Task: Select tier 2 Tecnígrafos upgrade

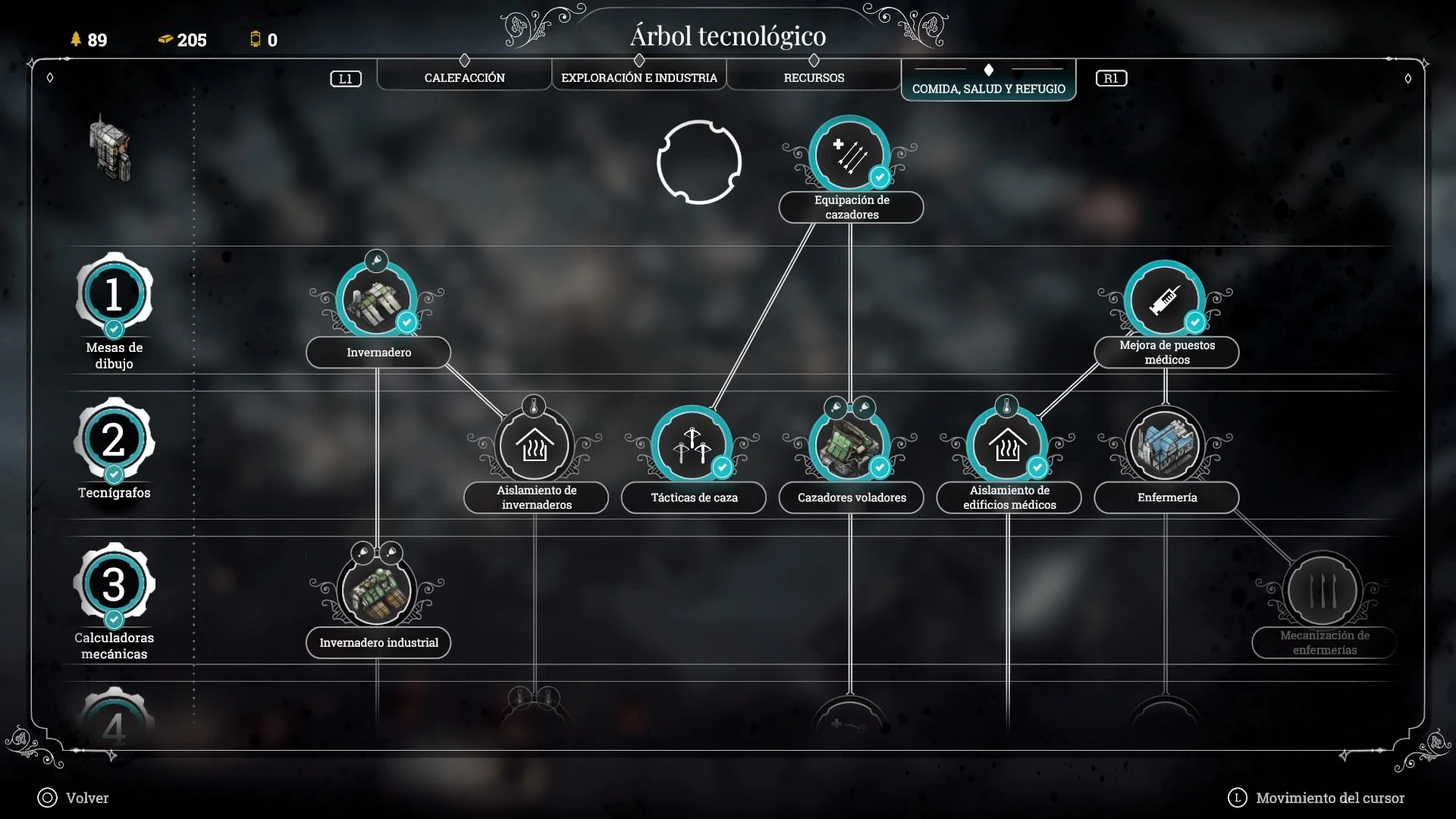Action: pos(114,440)
